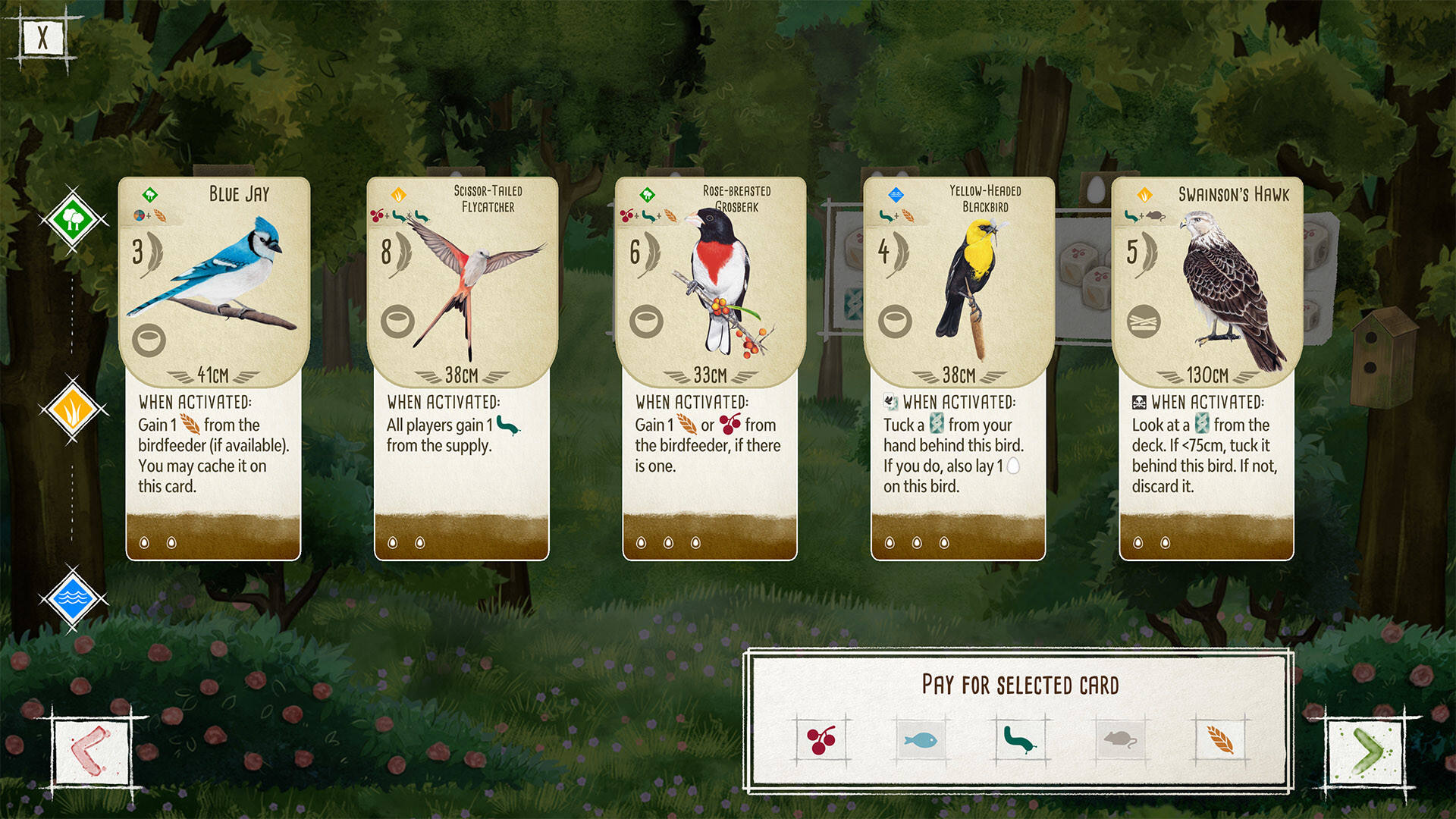
Task: Choose the Scissor-Tailed Flycatcher card
Action: [x=461, y=369]
